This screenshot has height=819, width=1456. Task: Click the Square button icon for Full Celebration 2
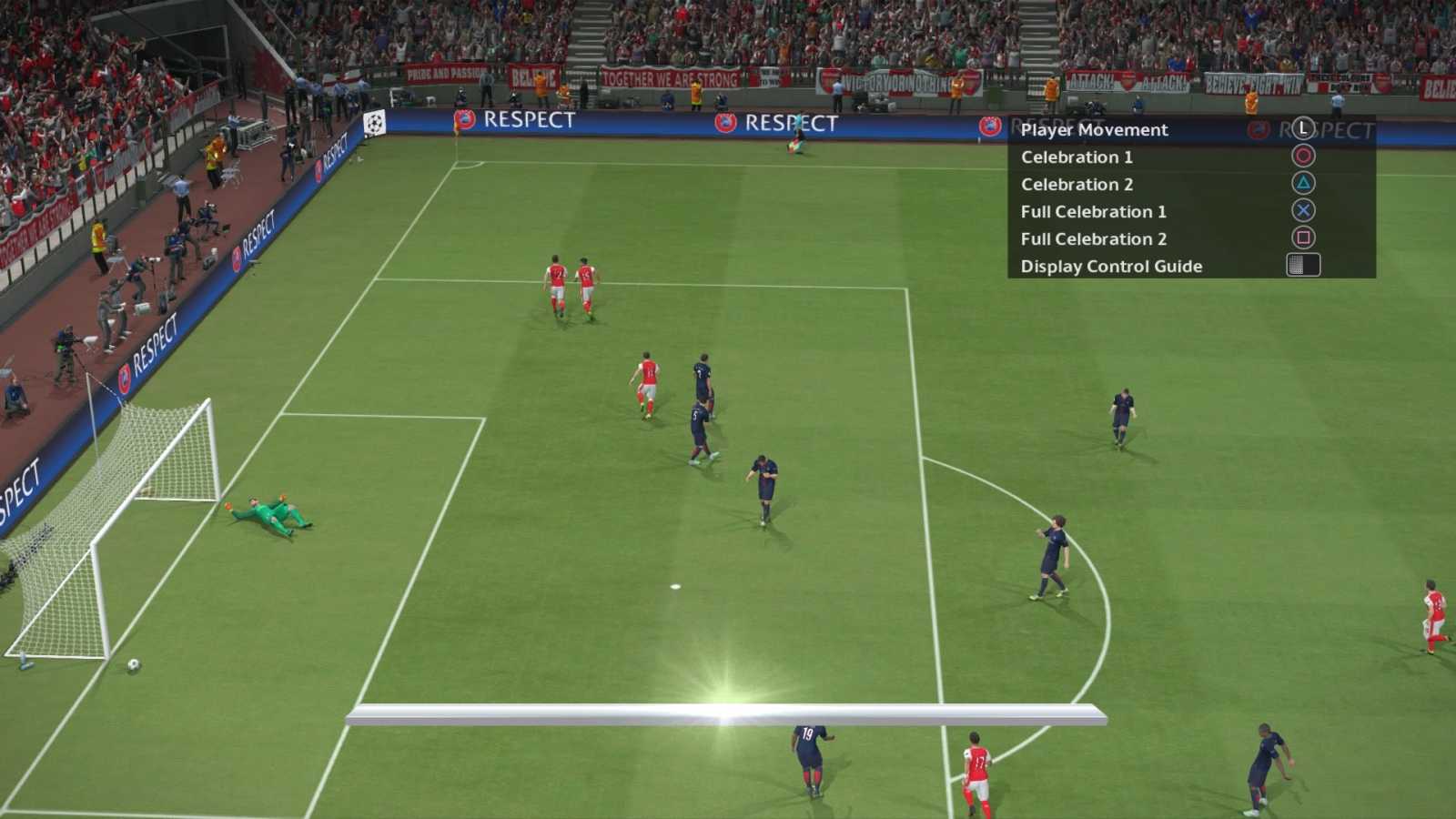pyautogui.click(x=1301, y=238)
